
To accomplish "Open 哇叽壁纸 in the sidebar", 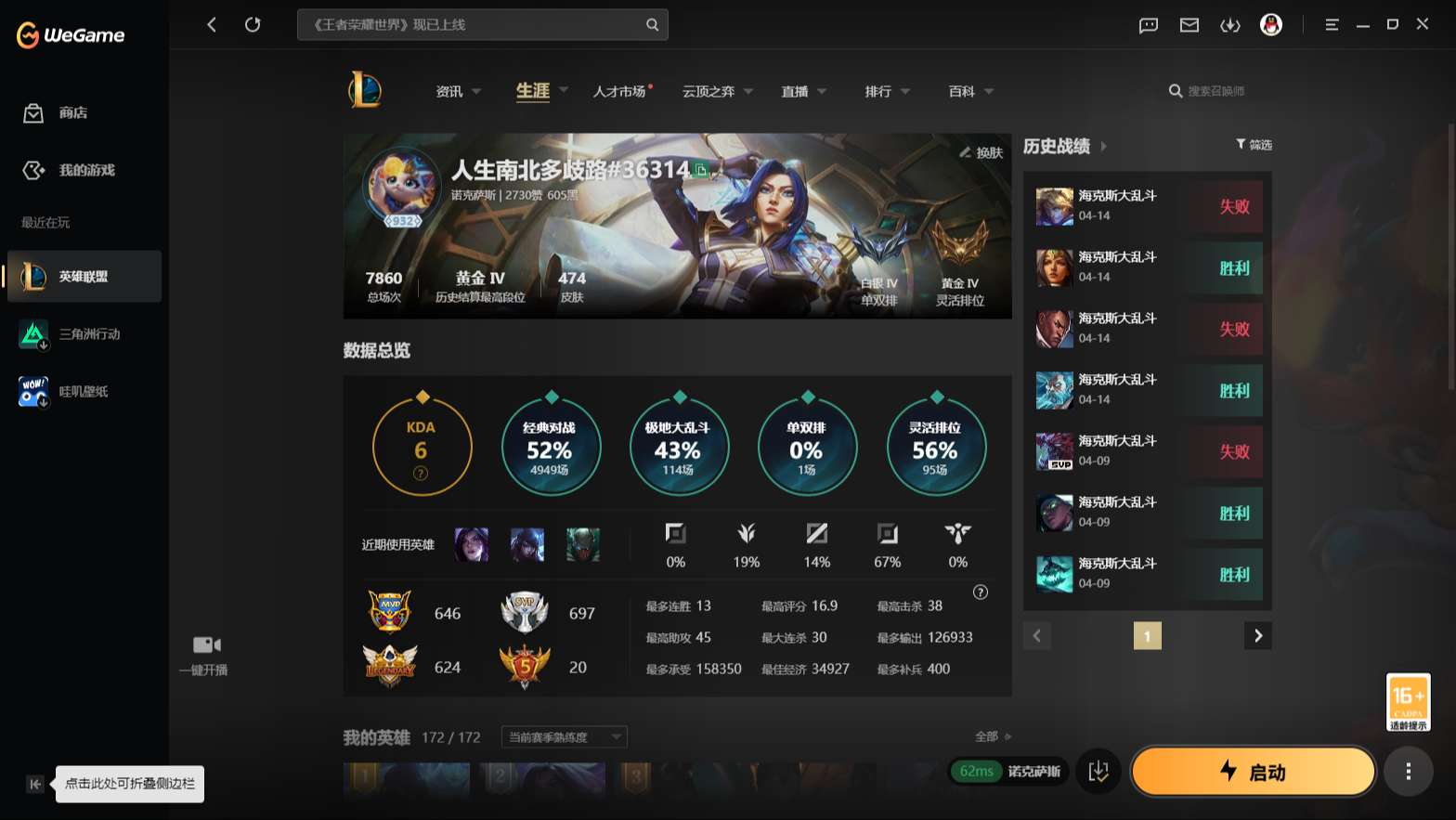I will pos(84,390).
